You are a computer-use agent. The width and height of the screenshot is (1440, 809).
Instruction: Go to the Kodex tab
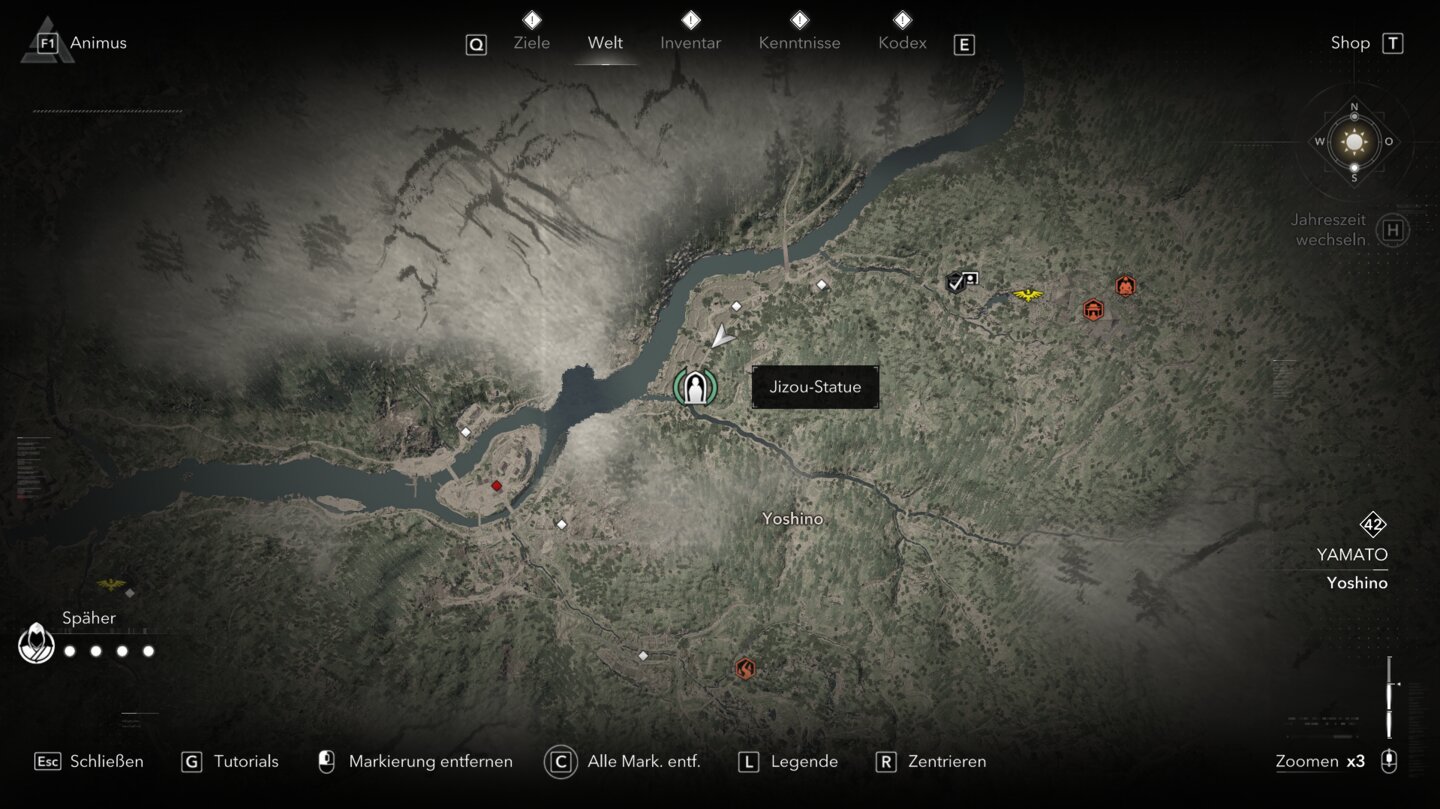coord(902,43)
